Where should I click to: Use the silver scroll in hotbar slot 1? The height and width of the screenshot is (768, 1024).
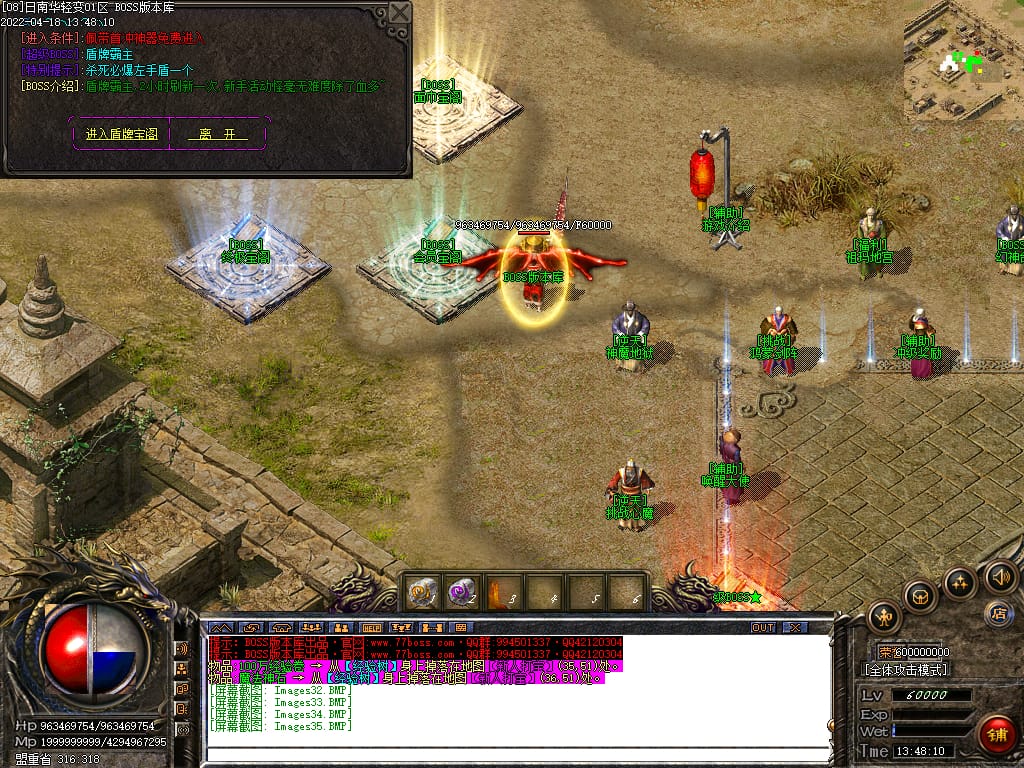(421, 592)
